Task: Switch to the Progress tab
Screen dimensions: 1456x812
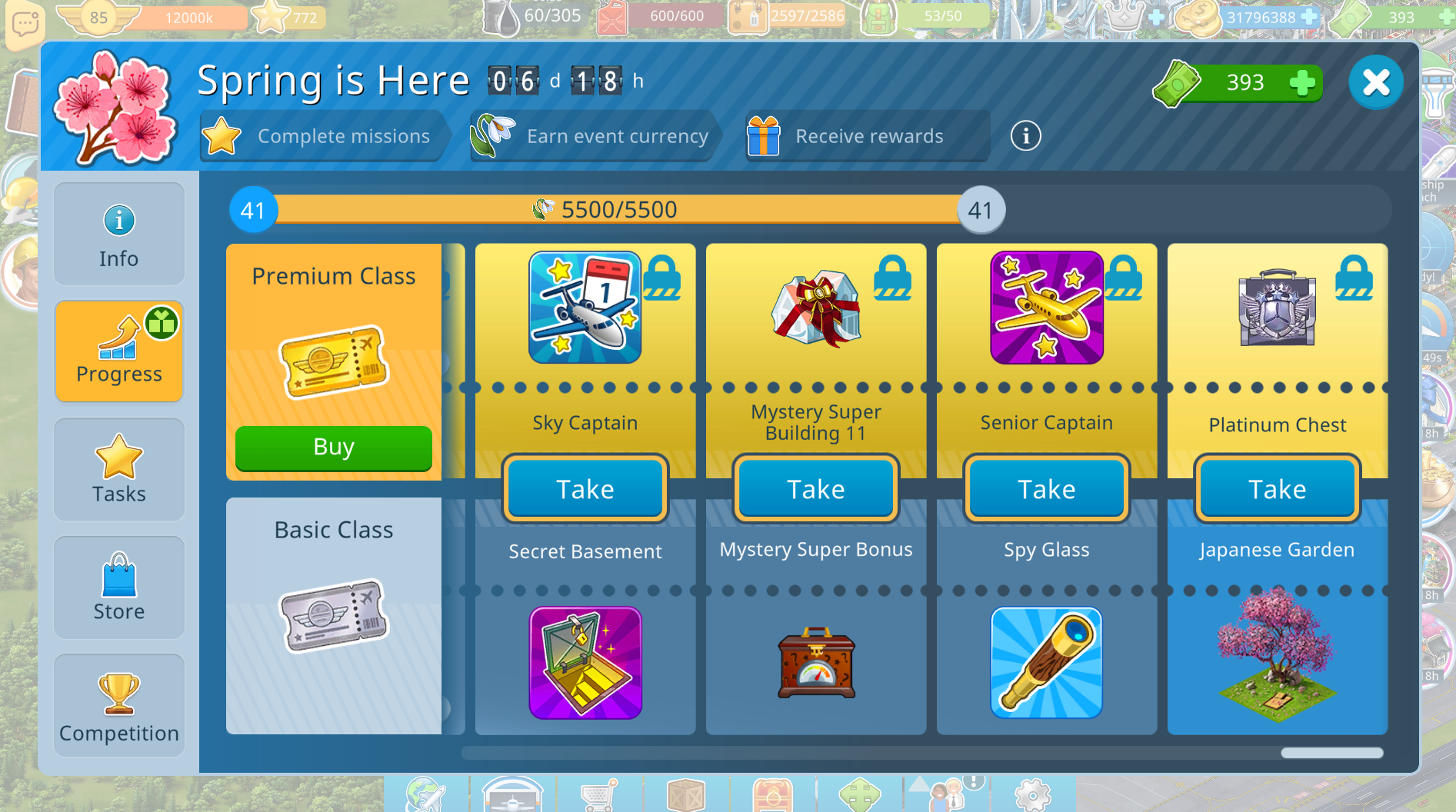Action: pyautogui.click(x=119, y=351)
